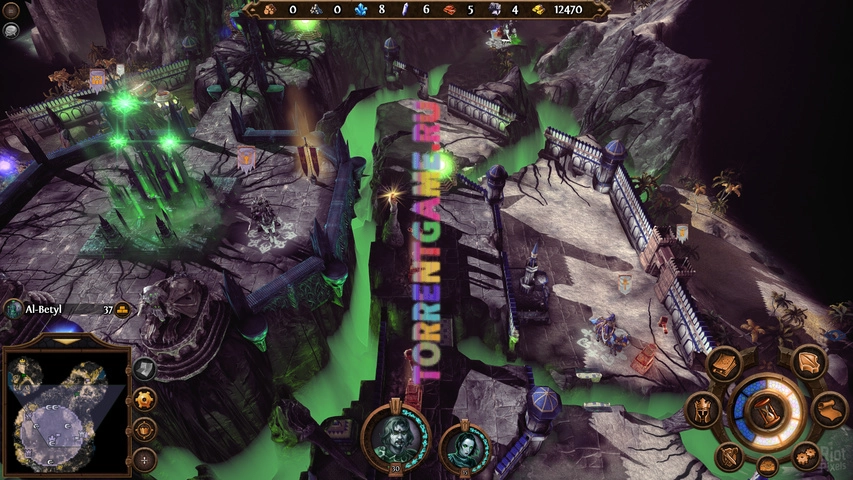Open the gears options icon
This screenshot has height=480, width=853.
pos(806,455)
